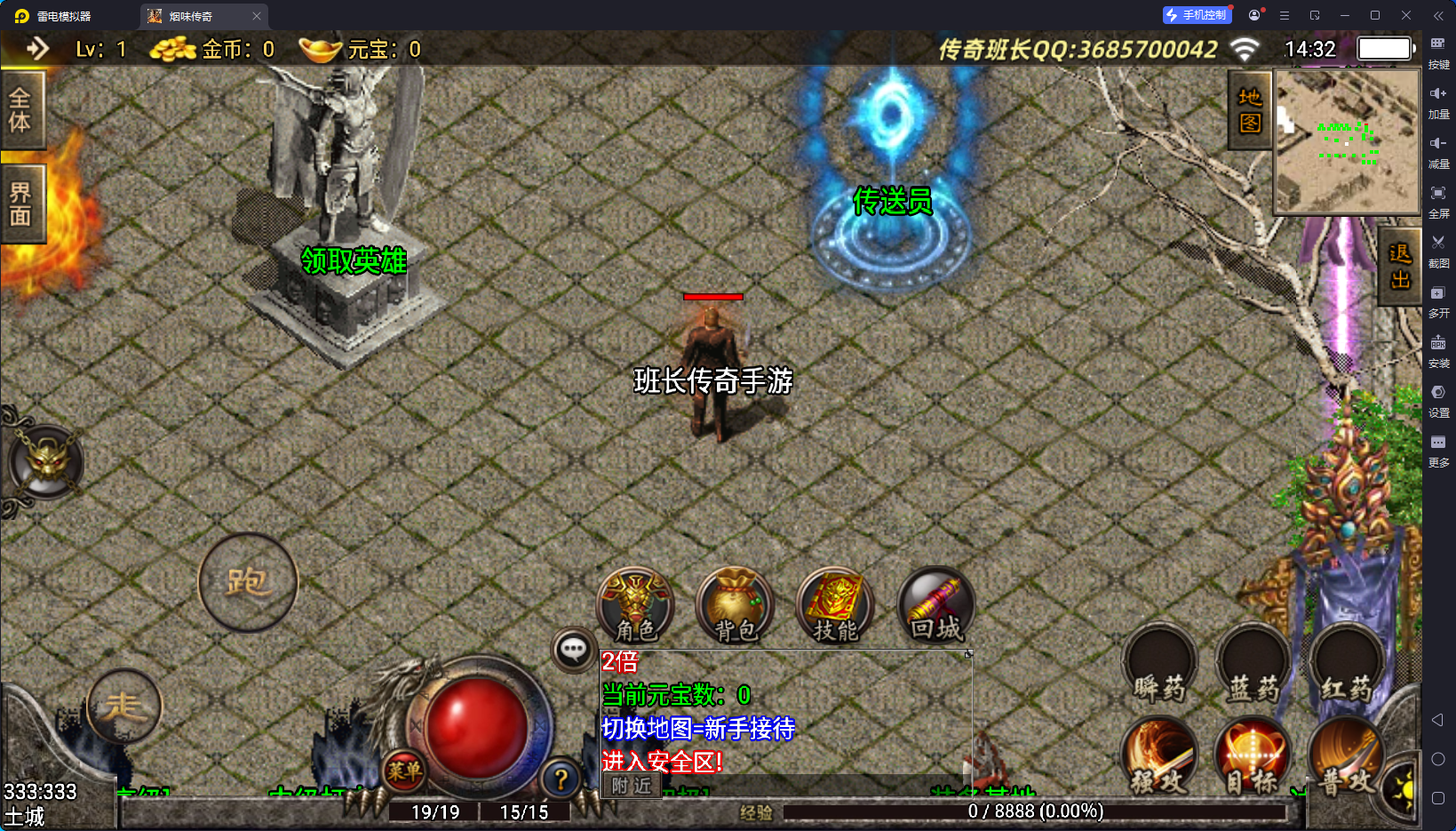Toggle the 界面 interface tab

point(20,204)
